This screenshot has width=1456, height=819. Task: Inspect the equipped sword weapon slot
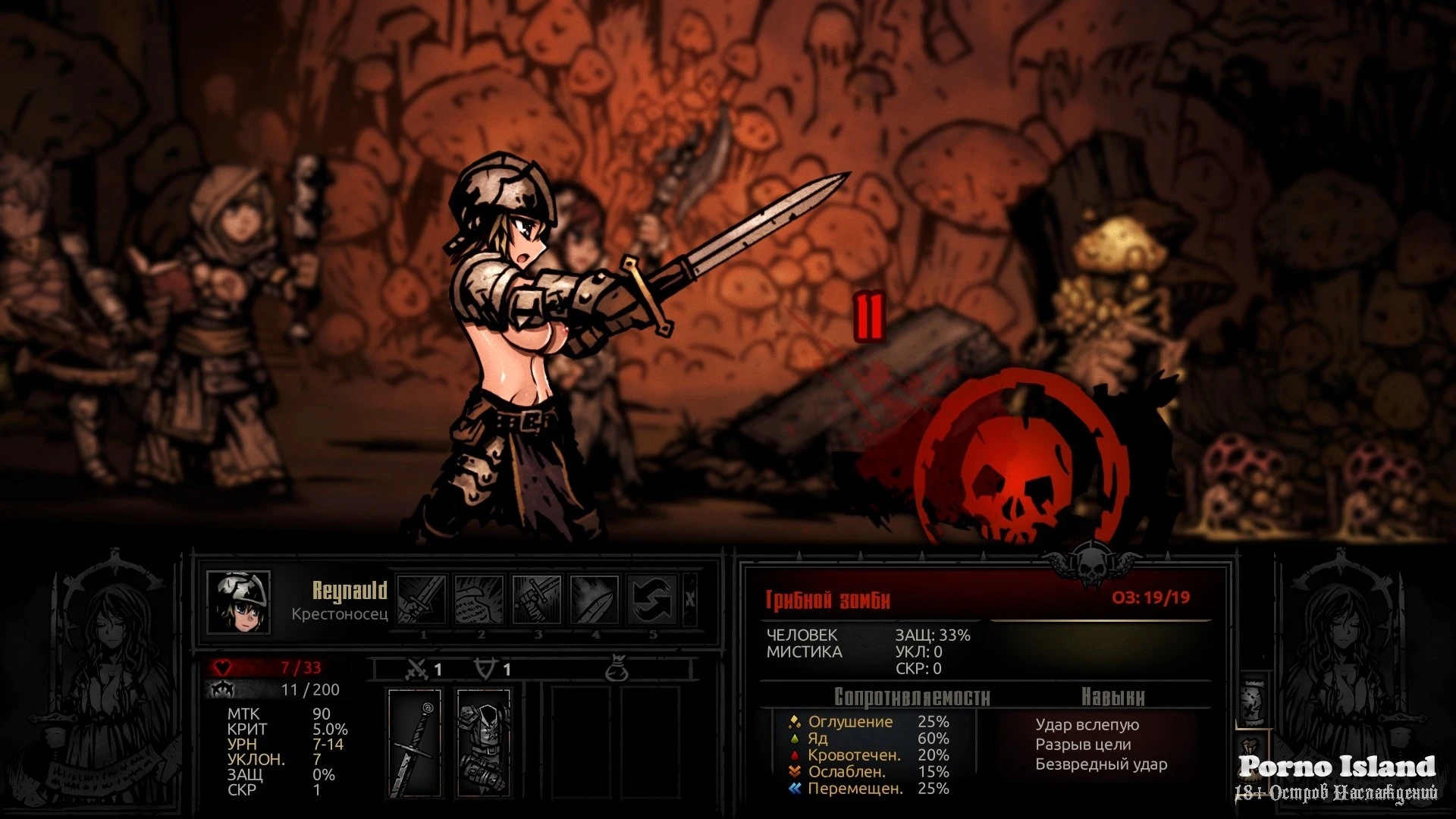(x=415, y=742)
